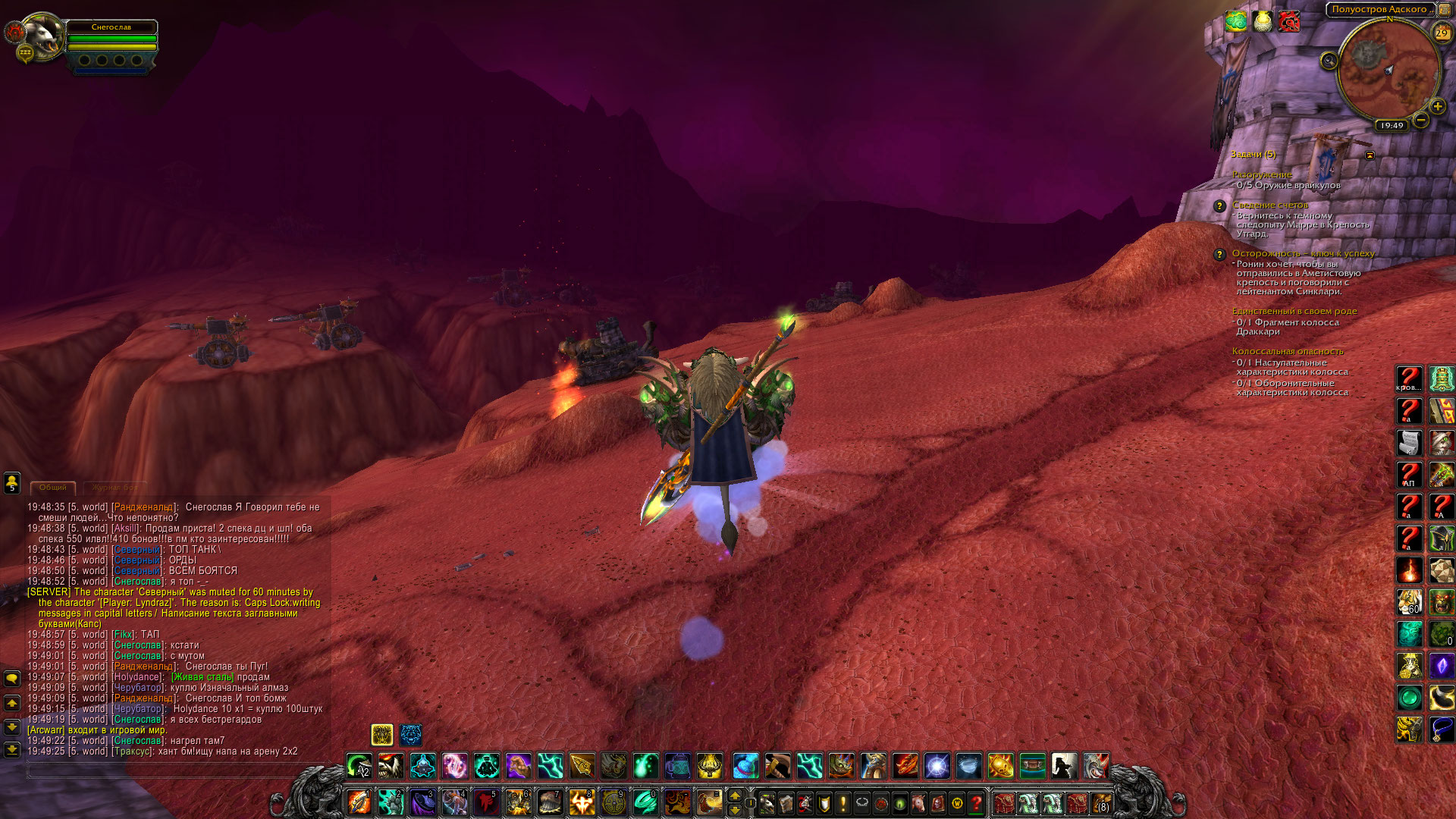Open the red question mark help button
The width and height of the screenshot is (1456, 819).
[977, 802]
